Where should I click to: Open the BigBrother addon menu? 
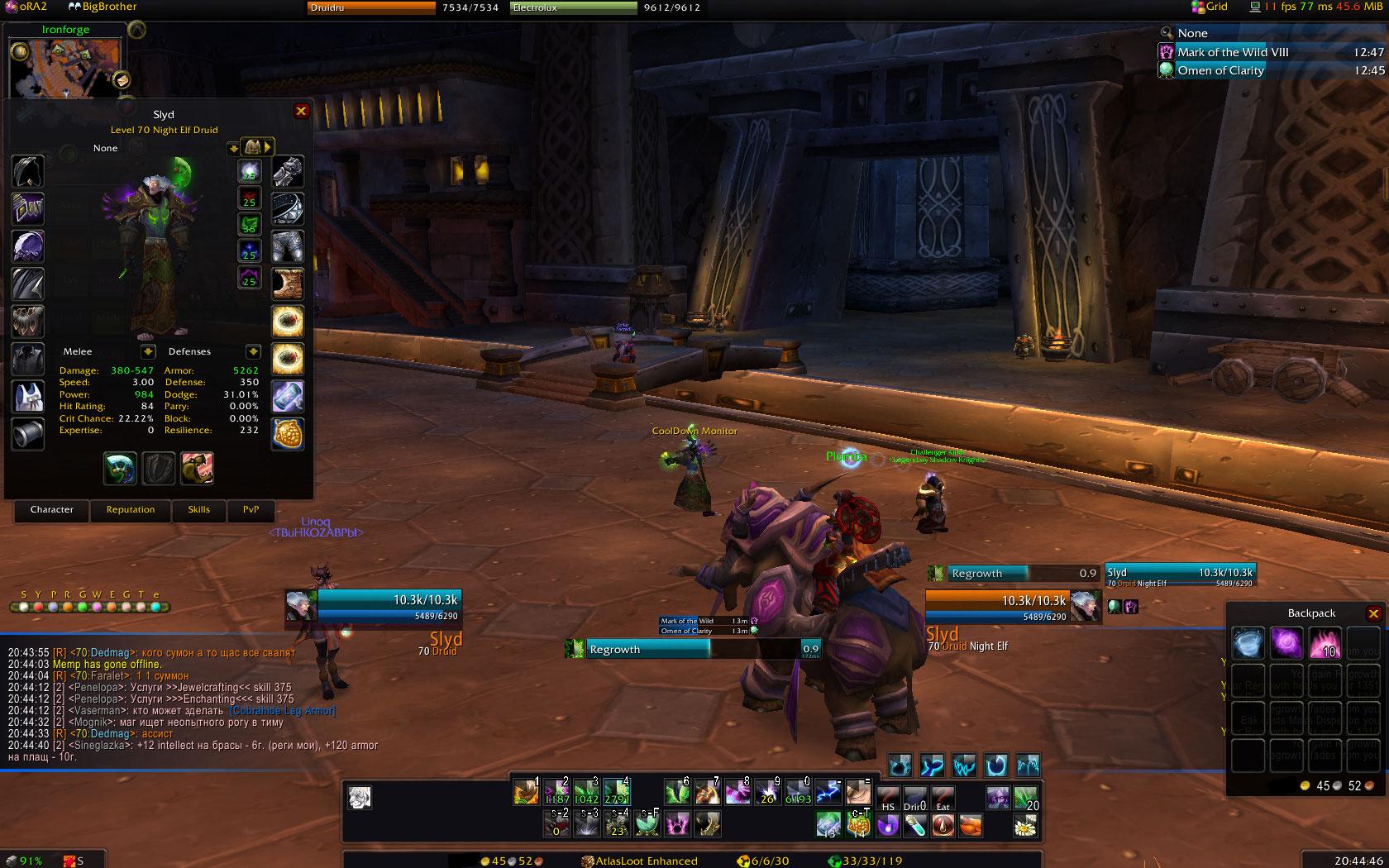103,7
